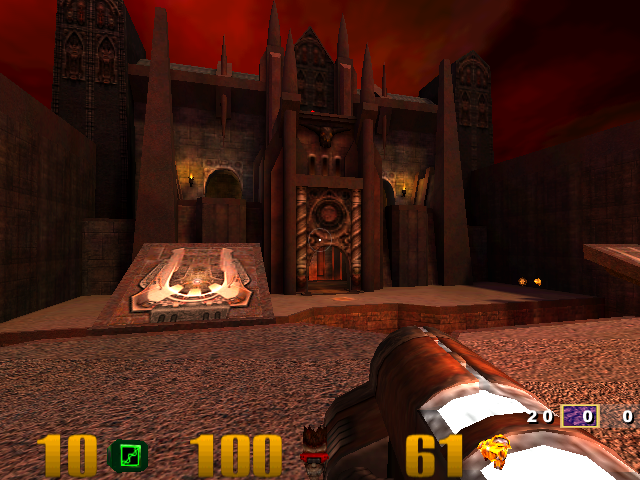This screenshot has height=480, width=640.
Task: Select the player head portrait icon
Action: 315,447
